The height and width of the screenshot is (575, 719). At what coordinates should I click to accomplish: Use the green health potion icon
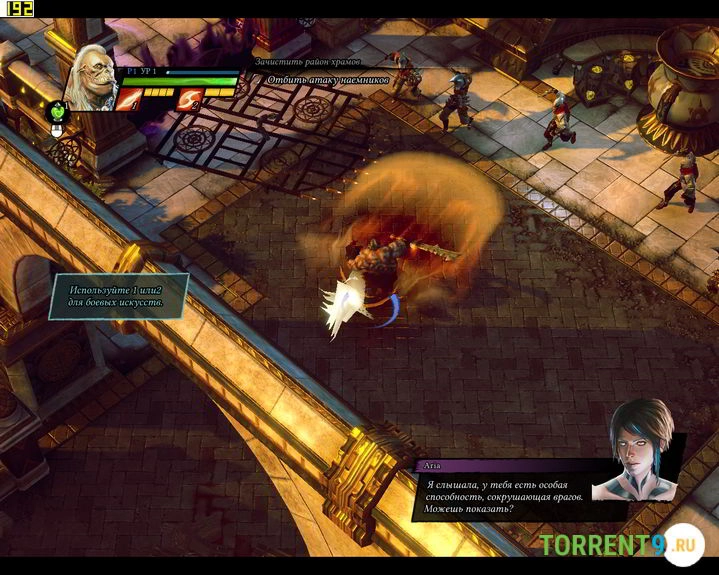(58, 113)
